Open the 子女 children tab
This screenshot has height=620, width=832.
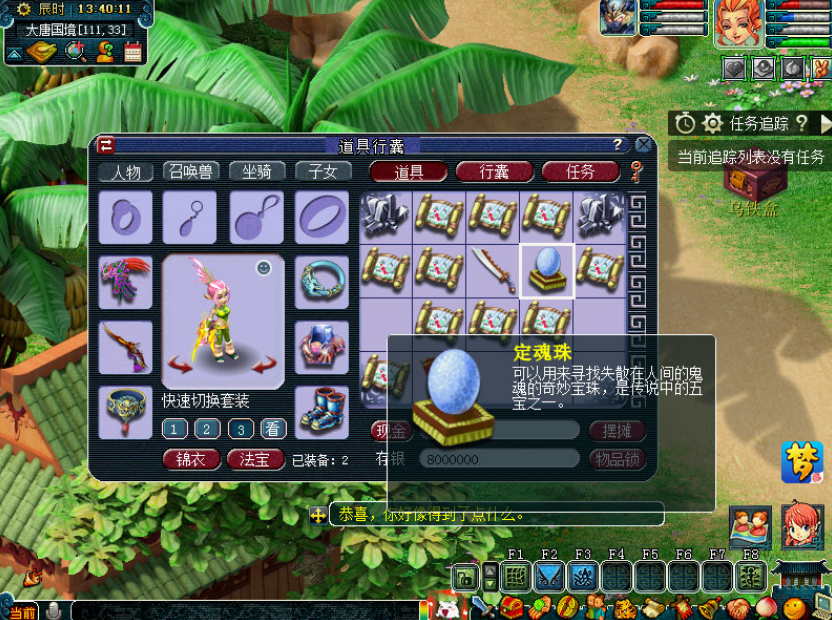[x=323, y=172]
